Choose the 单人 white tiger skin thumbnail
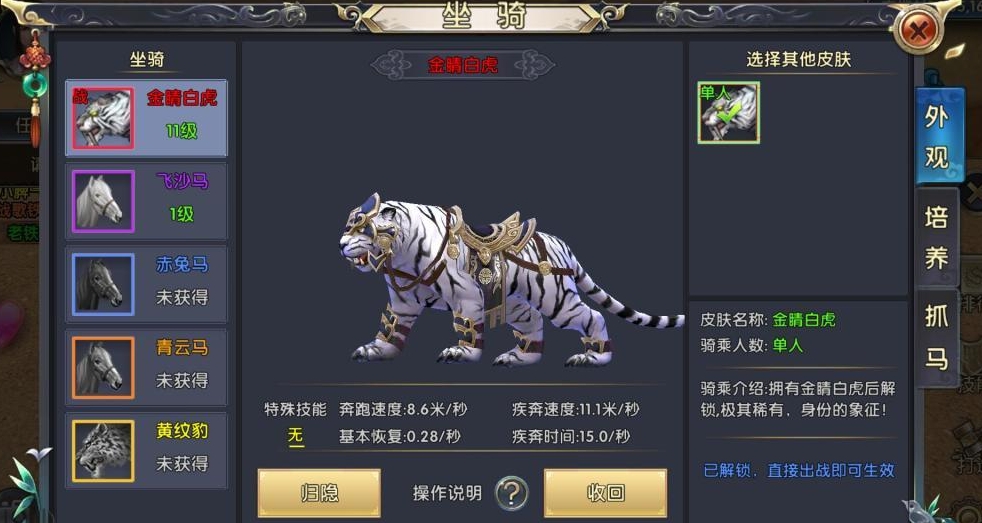Screen dimensions: 982x523 728,112
